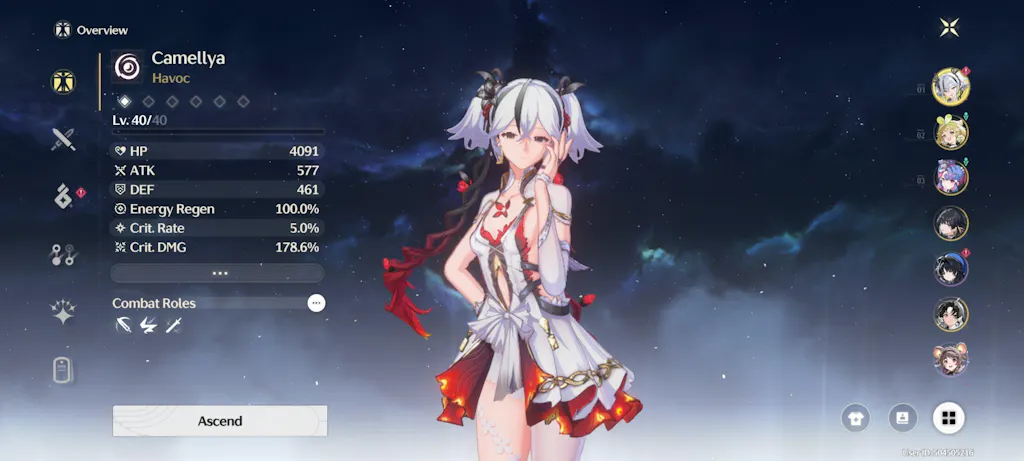Switch to the connected nodes skill tab
The image size is (1024, 461).
(64, 255)
